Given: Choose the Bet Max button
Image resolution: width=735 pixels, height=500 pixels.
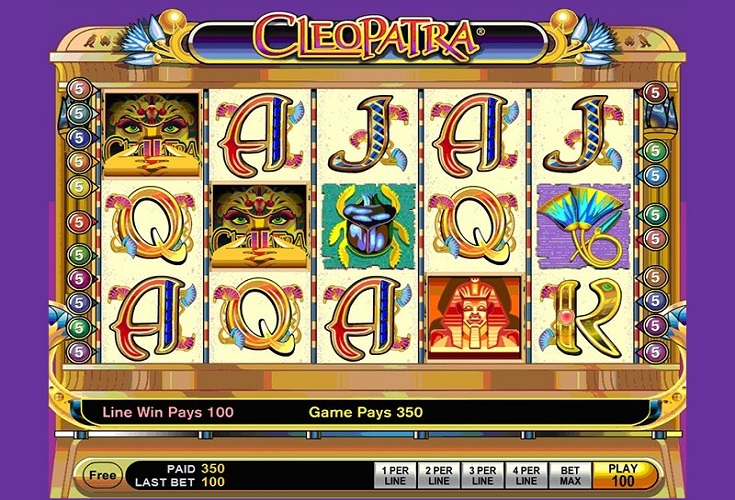Looking at the screenshot, I should coord(570,474).
